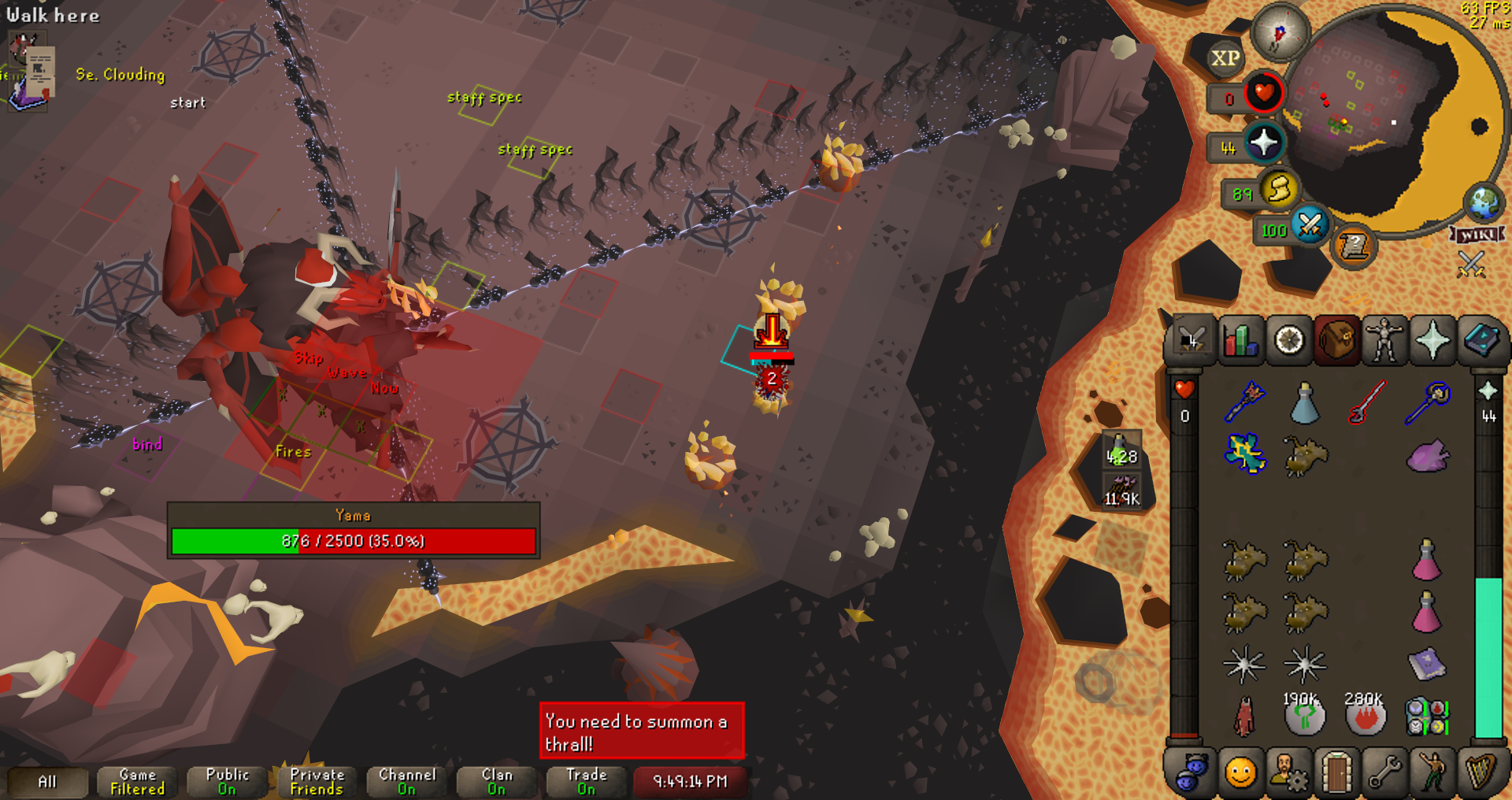Open the Spellbook tab

[x=1481, y=342]
